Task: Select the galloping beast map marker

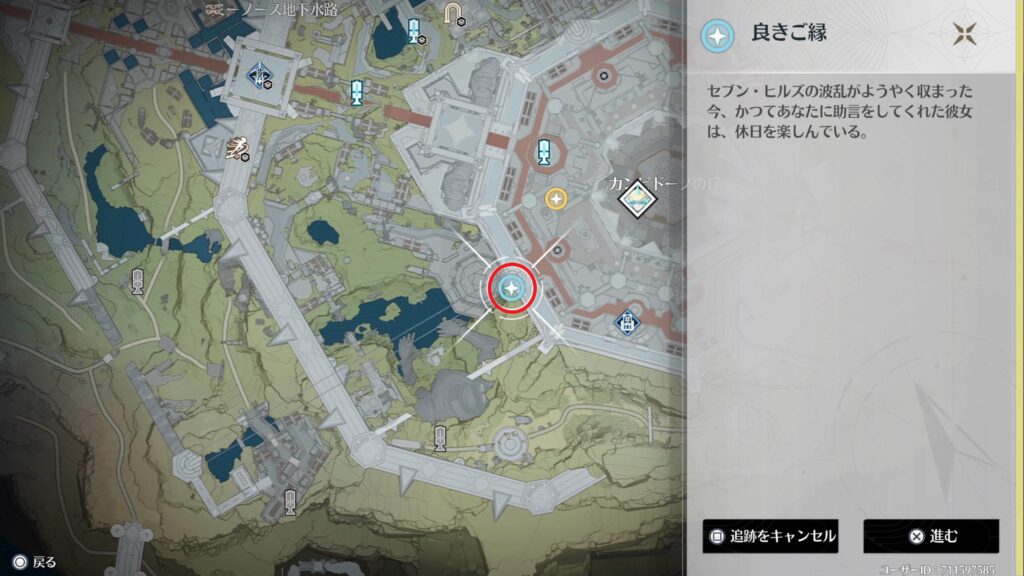Action: pyautogui.click(x=236, y=148)
